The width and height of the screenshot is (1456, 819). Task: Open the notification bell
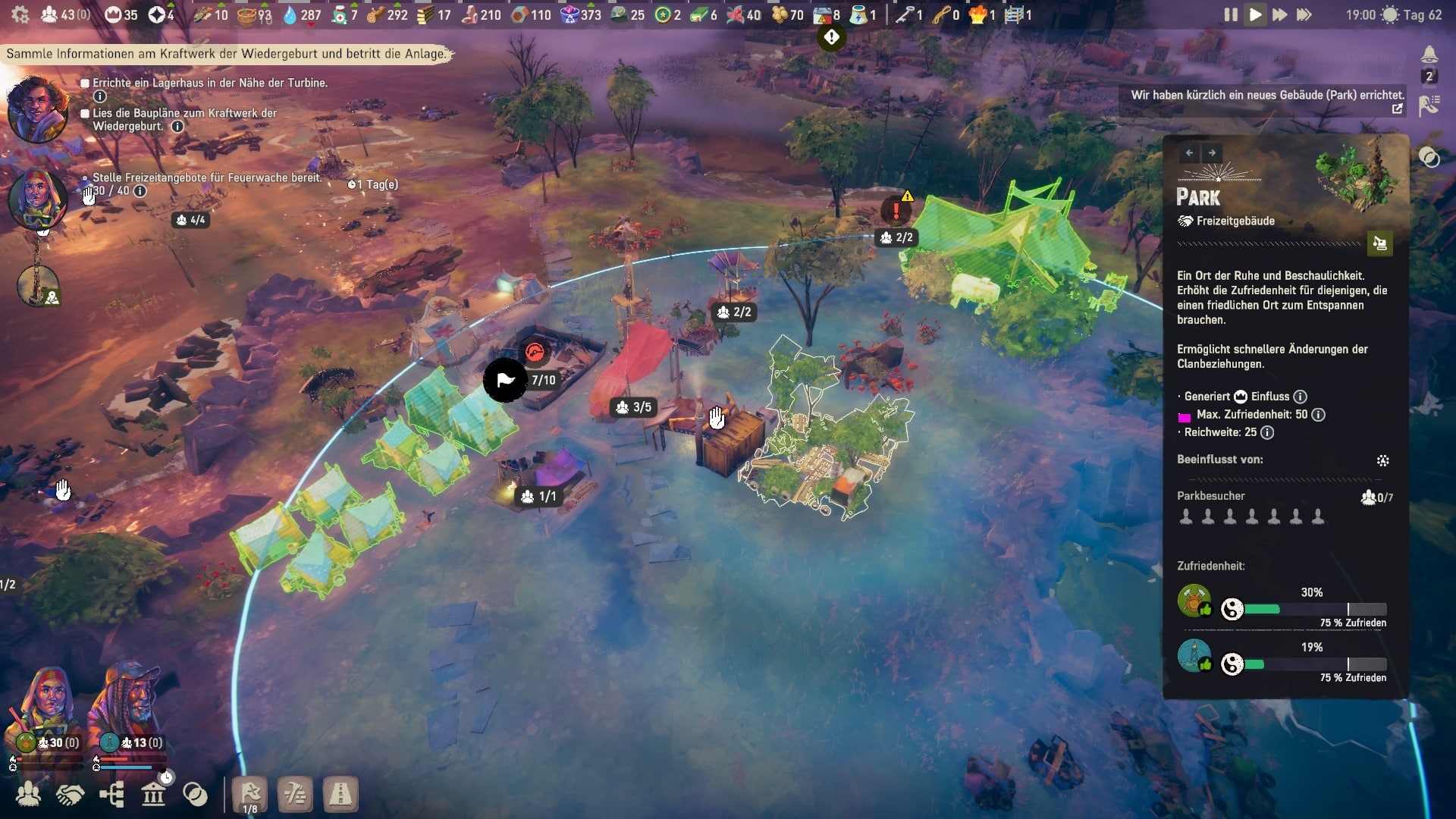click(x=1429, y=55)
